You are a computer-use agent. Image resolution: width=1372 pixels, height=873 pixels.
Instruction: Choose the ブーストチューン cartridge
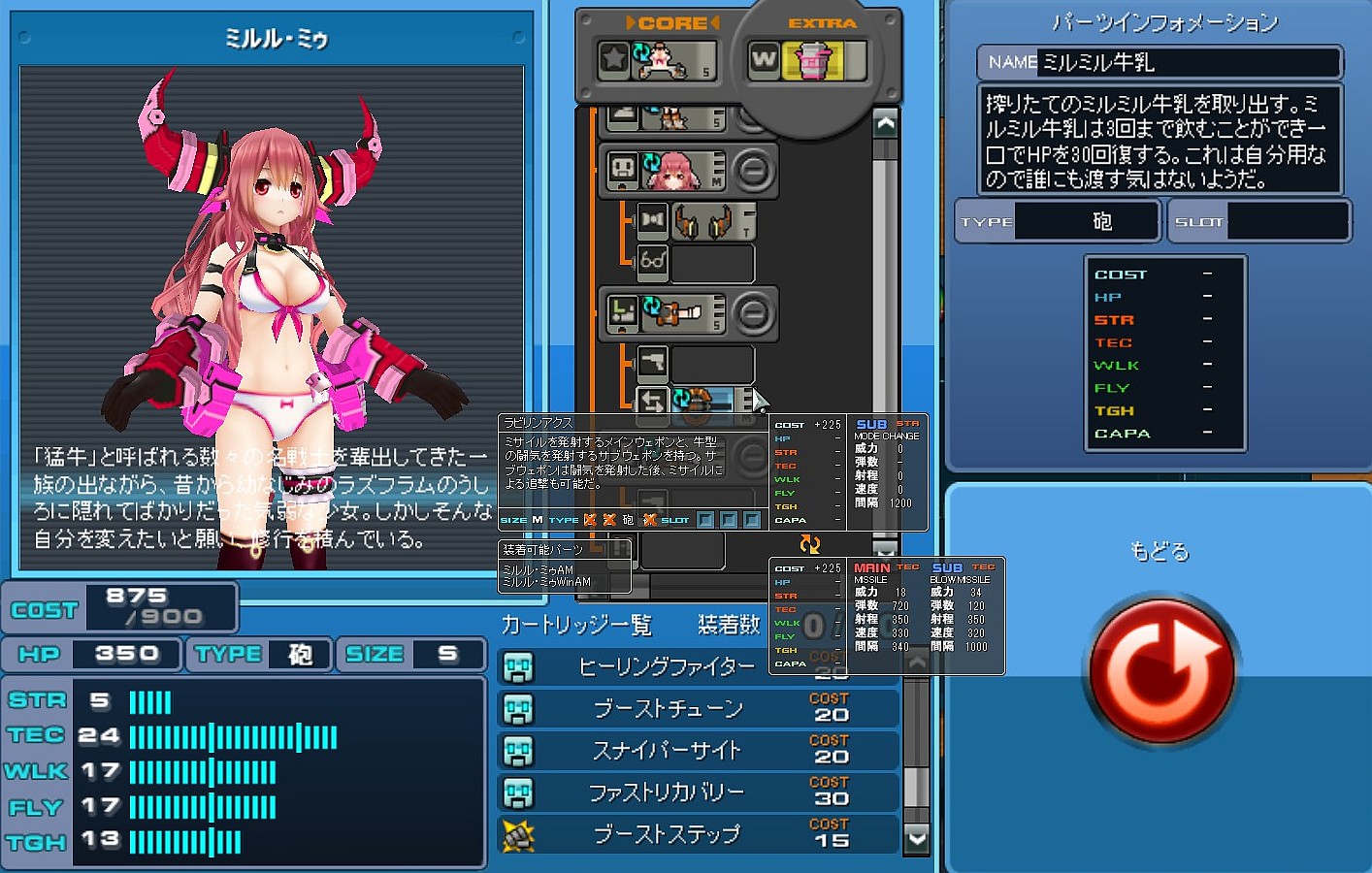(668, 709)
